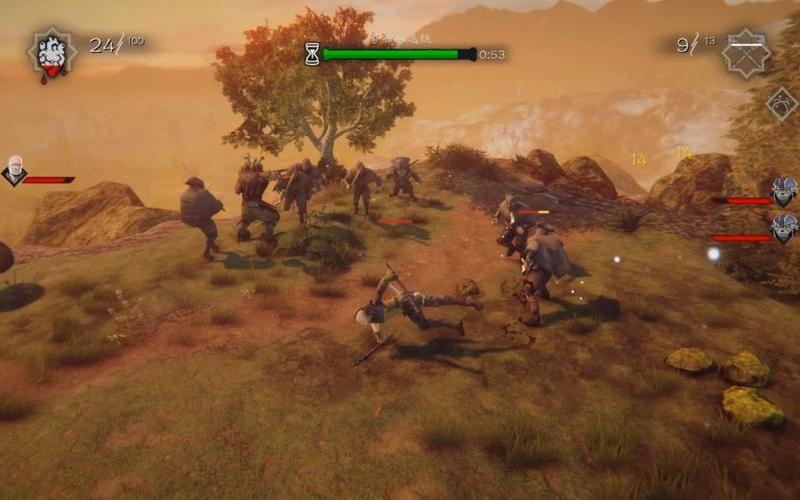The height and width of the screenshot is (500, 800).
Task: Select the bald bearded ally portrait
Action: click(x=14, y=170)
